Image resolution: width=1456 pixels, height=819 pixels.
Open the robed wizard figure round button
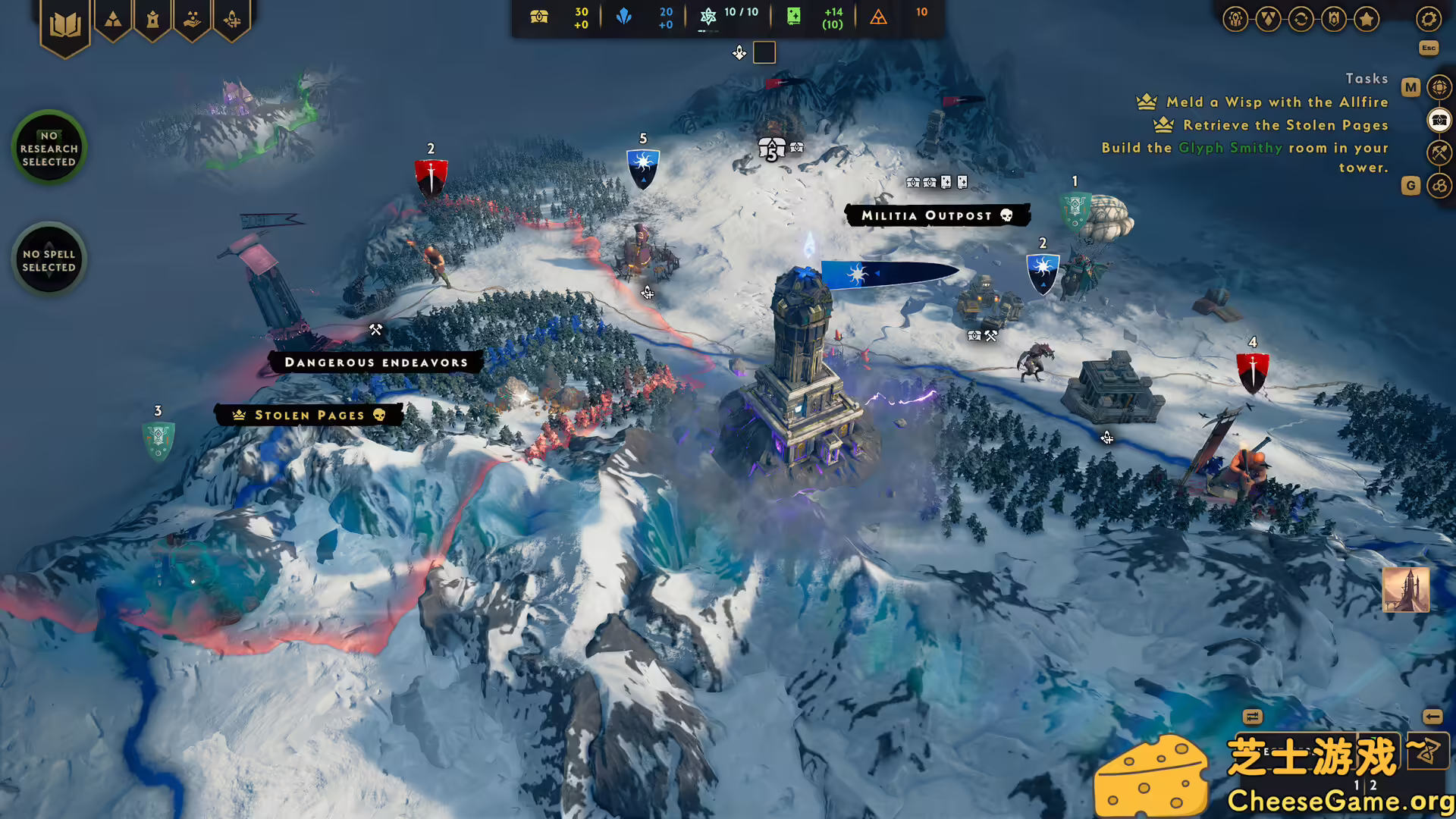click(1236, 19)
